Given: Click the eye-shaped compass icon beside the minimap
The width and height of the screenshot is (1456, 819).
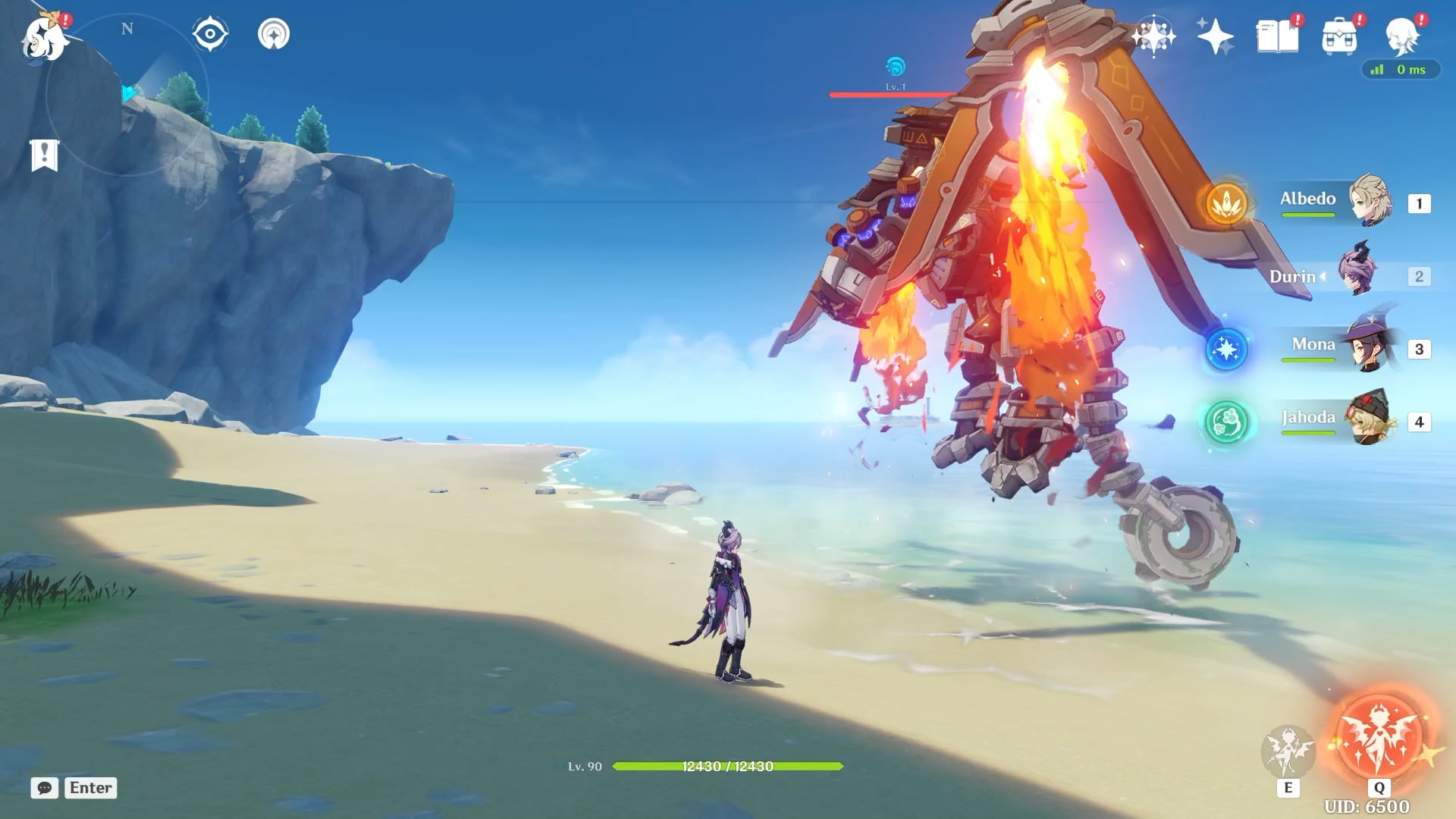Looking at the screenshot, I should 210,34.
